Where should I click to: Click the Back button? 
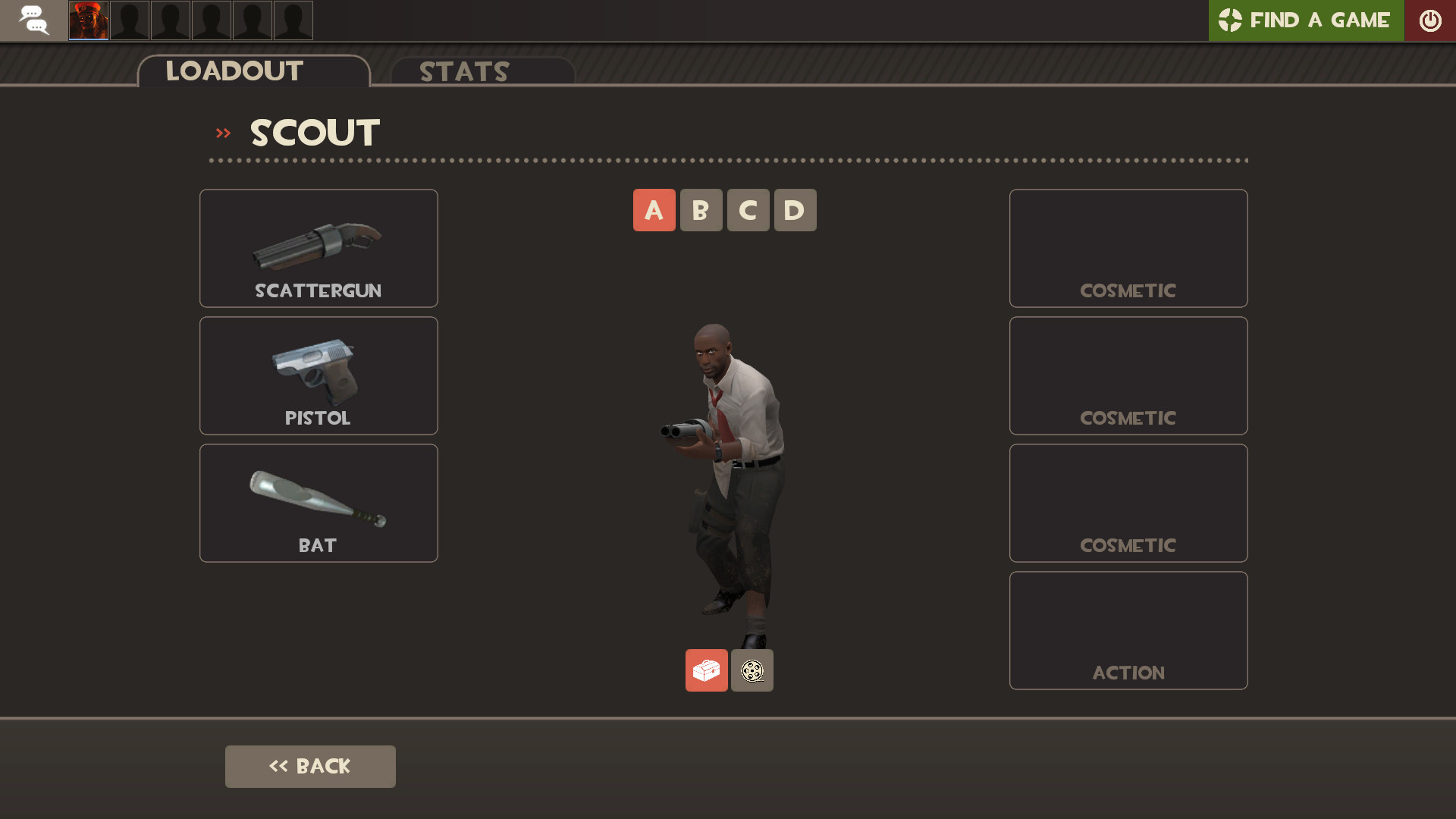tap(310, 766)
